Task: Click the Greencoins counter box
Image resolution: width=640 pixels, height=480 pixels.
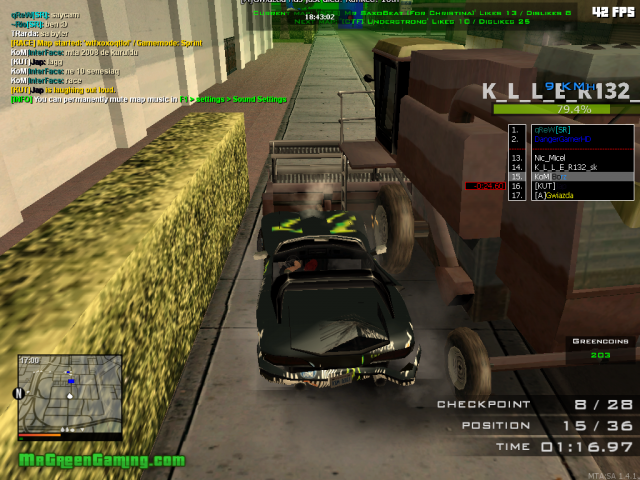Action: 600,347
